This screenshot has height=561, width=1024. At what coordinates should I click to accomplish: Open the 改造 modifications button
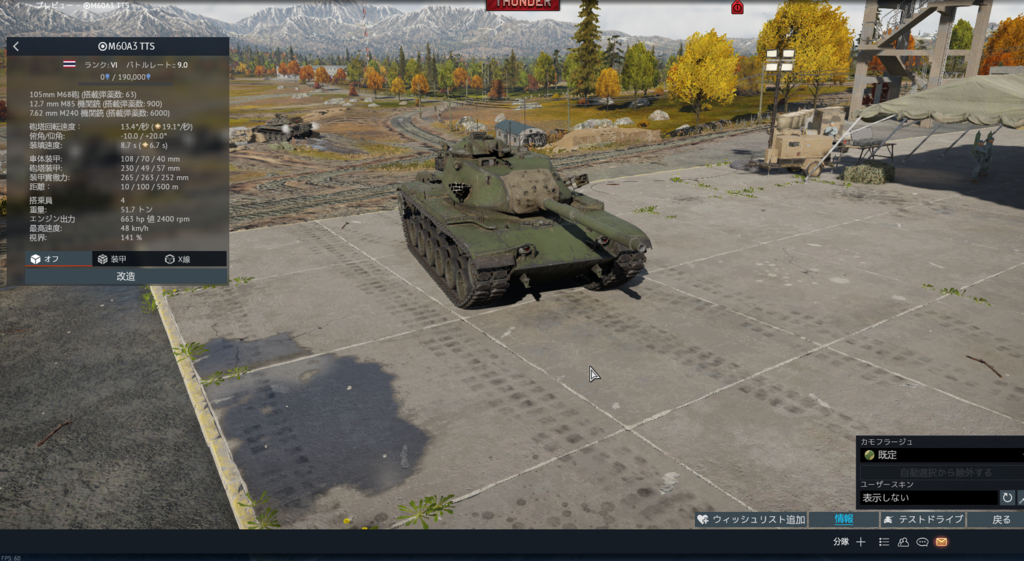coord(126,276)
